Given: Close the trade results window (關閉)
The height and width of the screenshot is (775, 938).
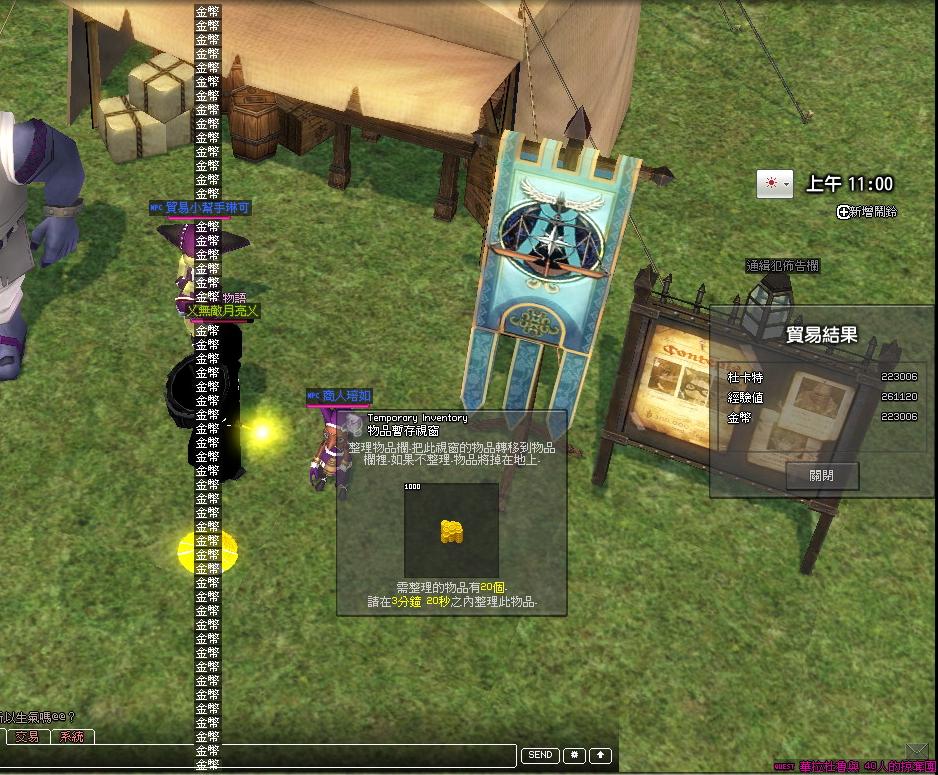Looking at the screenshot, I should [x=822, y=476].
